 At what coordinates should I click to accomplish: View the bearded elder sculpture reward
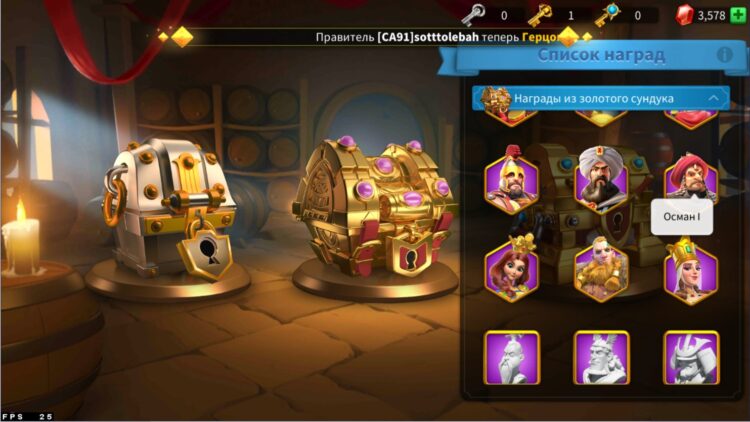click(511, 357)
